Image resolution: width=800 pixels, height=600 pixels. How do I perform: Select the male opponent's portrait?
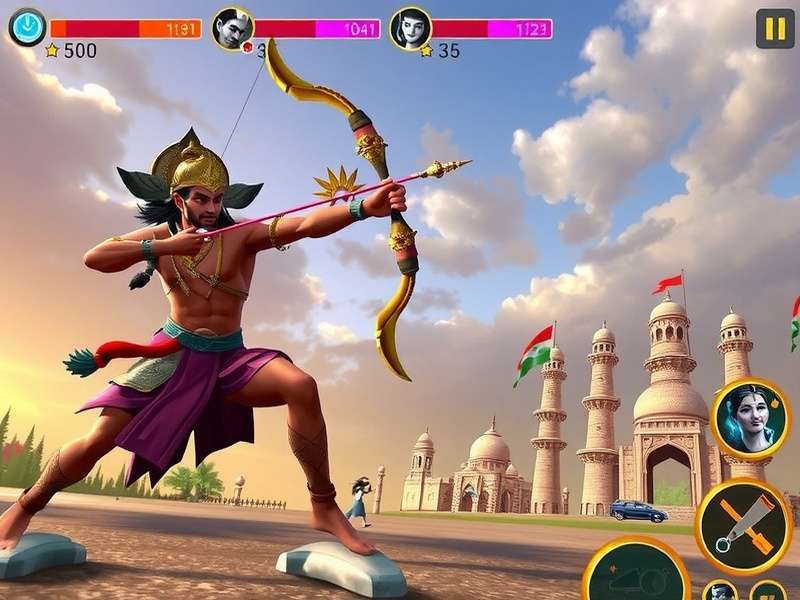pyautogui.click(x=233, y=28)
